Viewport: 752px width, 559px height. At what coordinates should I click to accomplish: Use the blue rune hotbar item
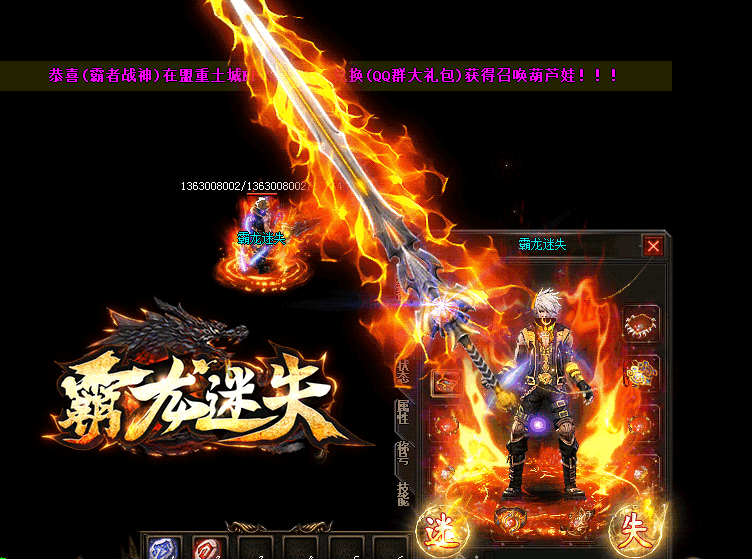164,550
